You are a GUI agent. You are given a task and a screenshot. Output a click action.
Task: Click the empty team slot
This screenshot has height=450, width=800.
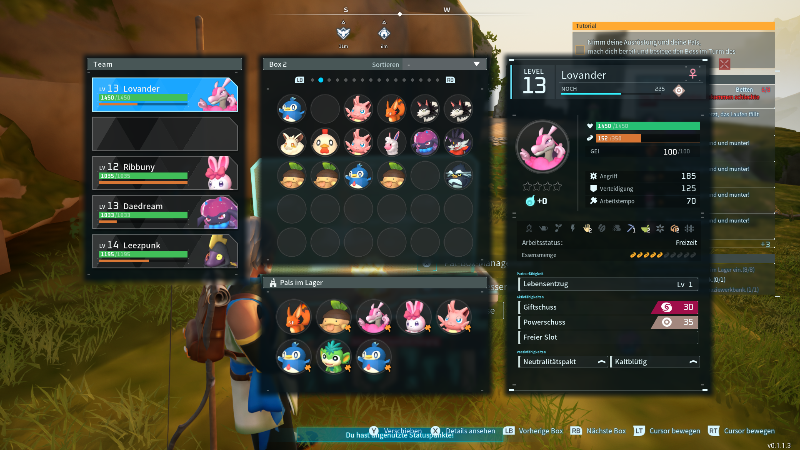click(x=165, y=133)
